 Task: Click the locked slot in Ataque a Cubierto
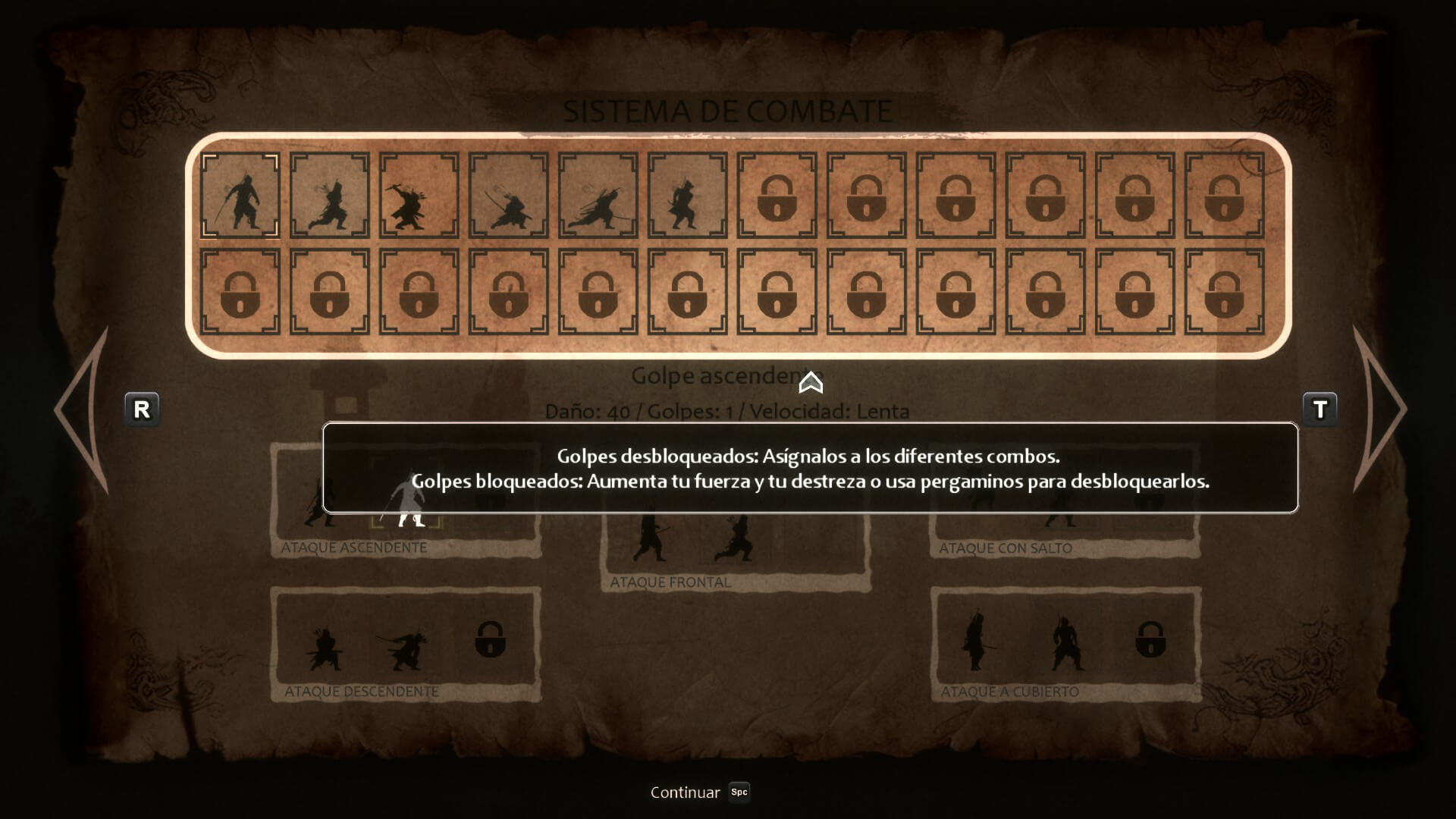click(x=1150, y=640)
